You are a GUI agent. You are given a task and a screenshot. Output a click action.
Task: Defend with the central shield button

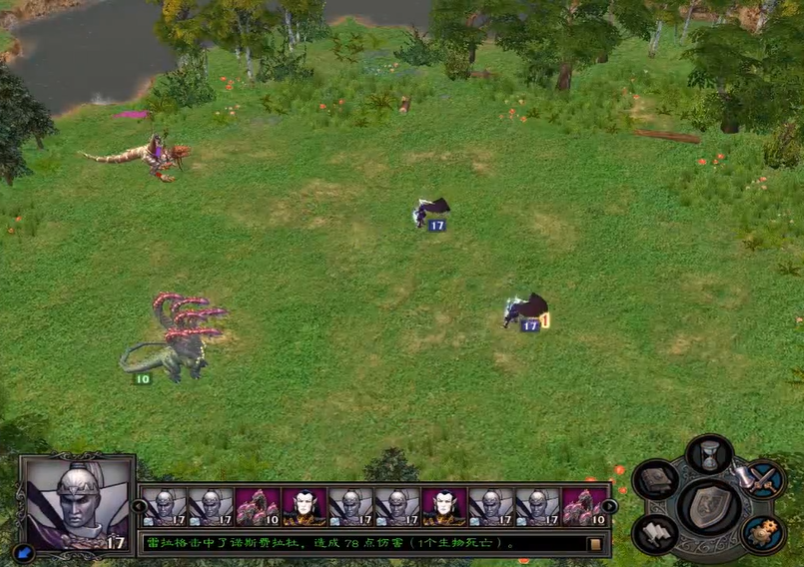tap(710, 505)
